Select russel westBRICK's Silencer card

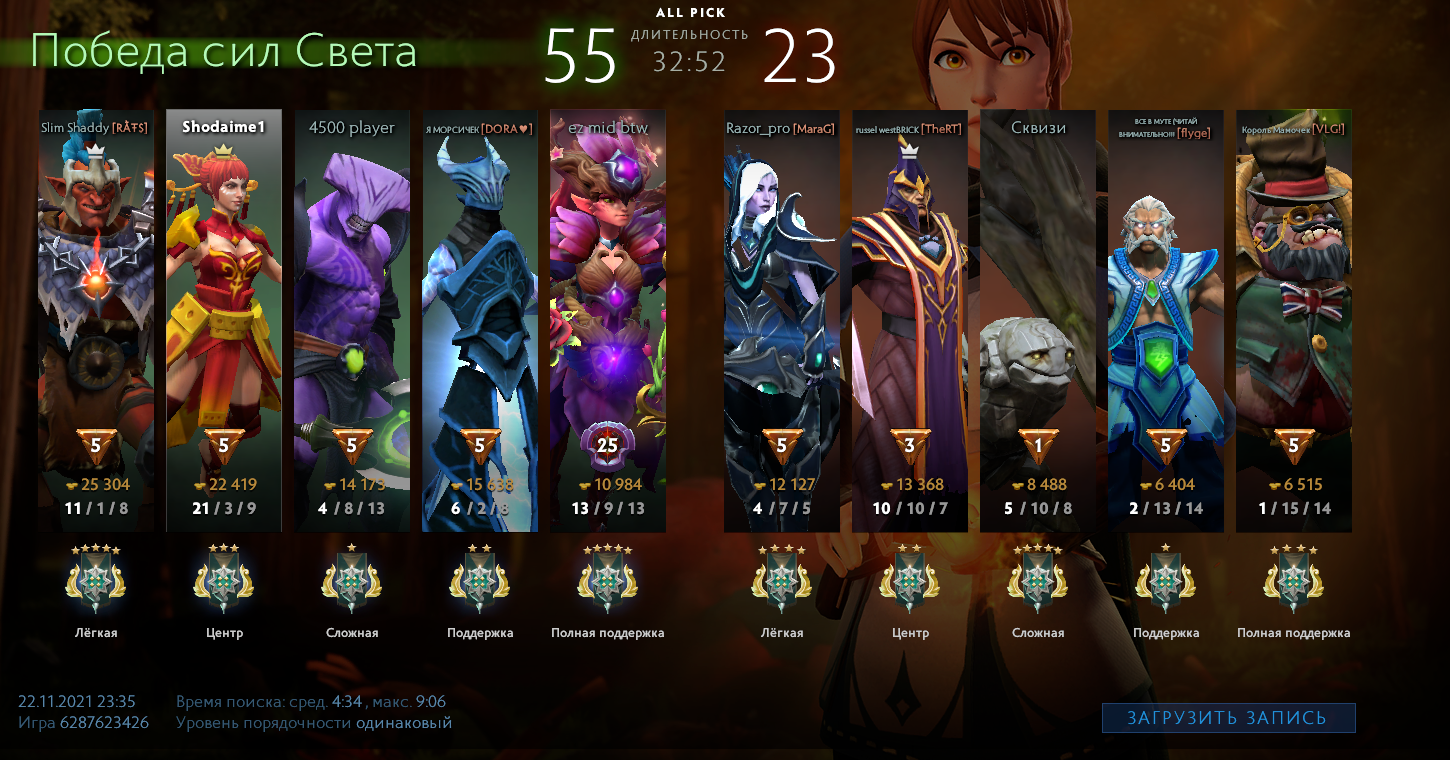pos(910,320)
